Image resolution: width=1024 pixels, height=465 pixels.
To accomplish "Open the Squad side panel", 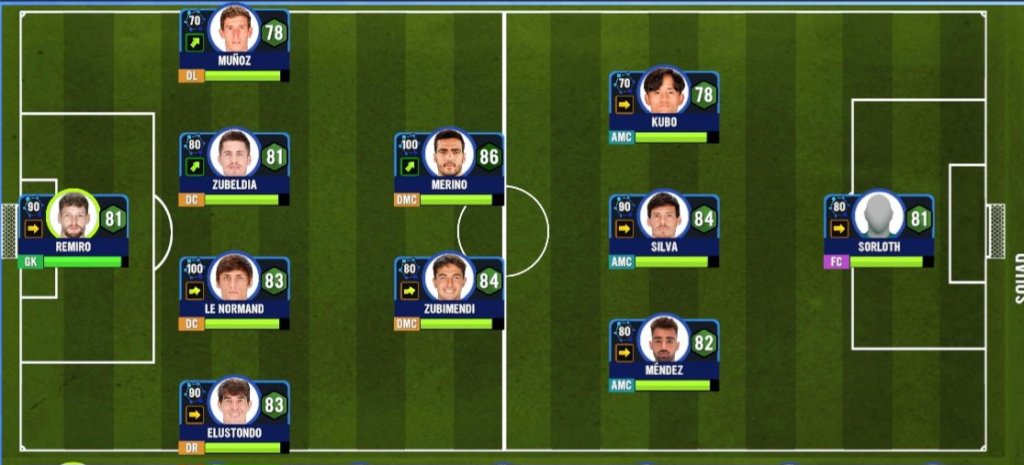I will point(1018,278).
